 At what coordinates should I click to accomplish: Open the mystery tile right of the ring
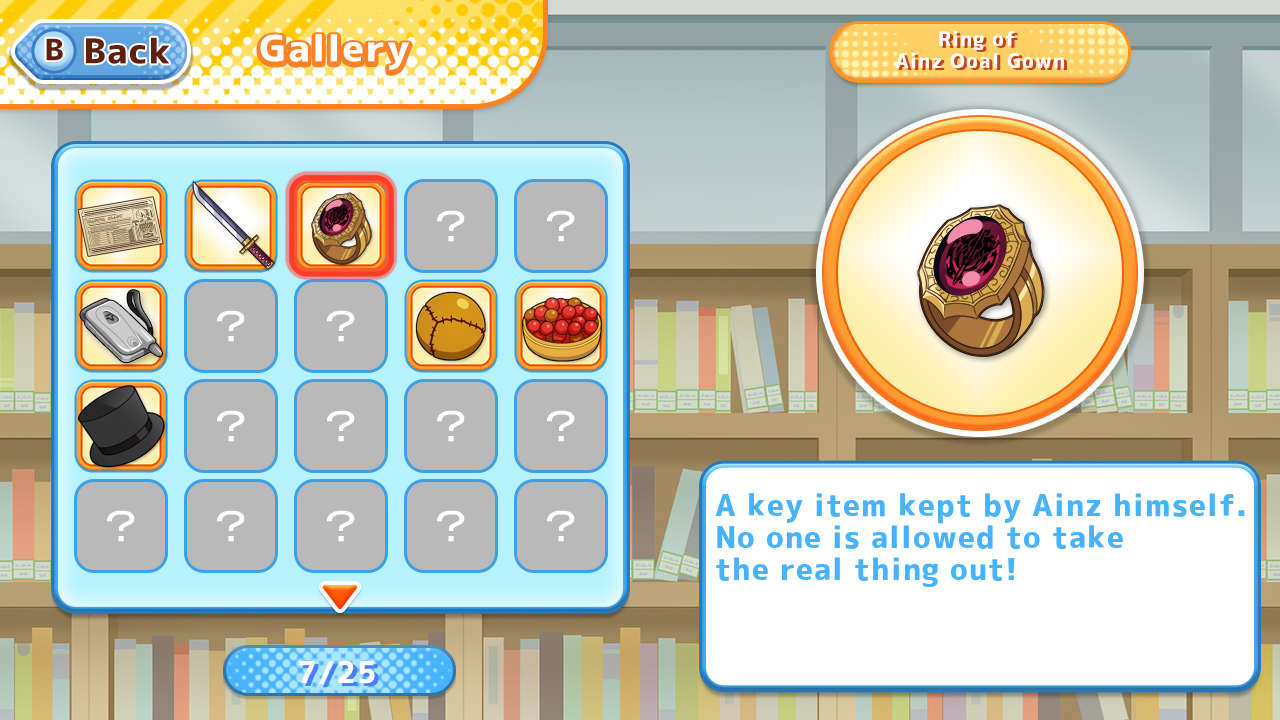pos(451,226)
